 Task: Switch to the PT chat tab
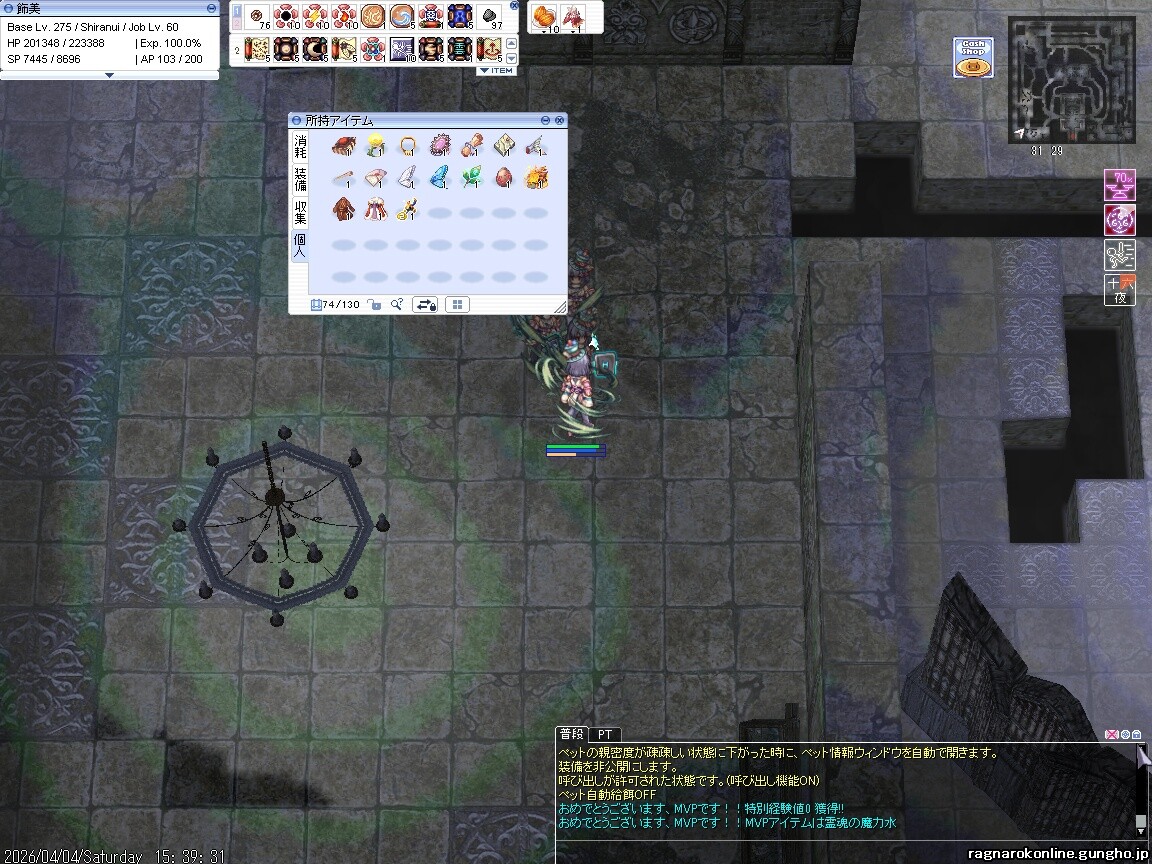(606, 734)
